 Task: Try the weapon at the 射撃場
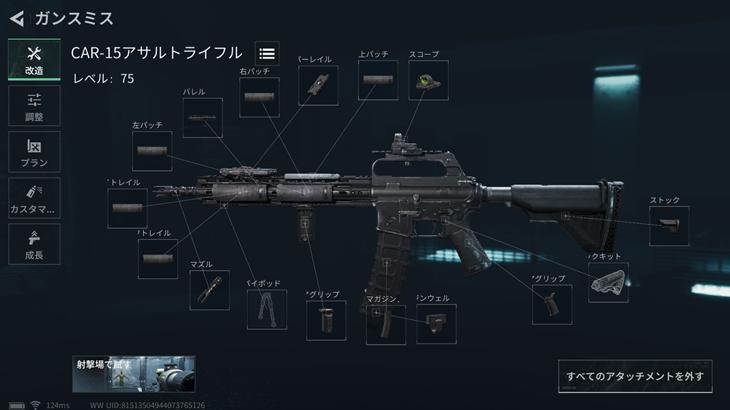tap(135, 373)
